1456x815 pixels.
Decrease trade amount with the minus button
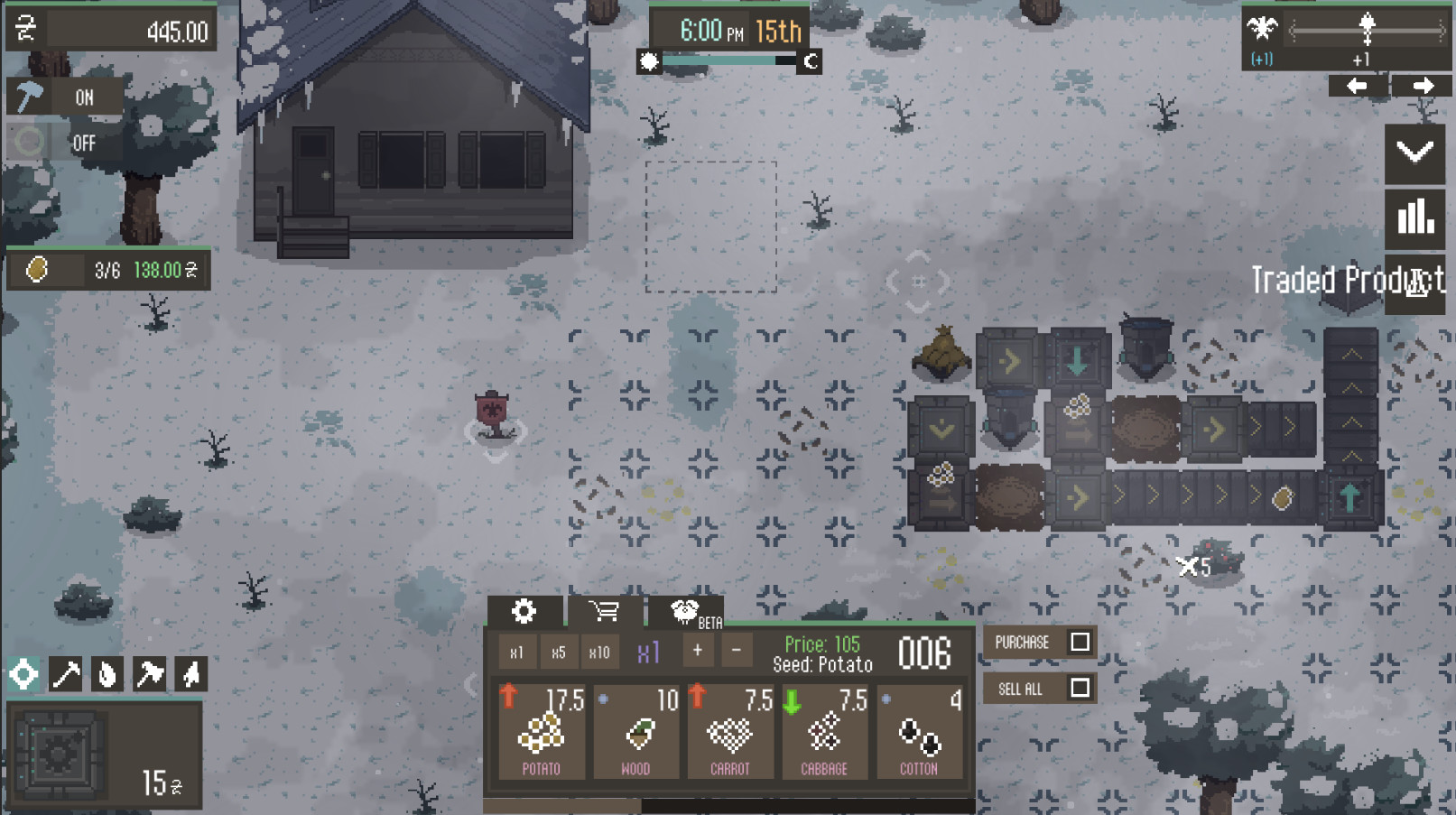tap(737, 651)
